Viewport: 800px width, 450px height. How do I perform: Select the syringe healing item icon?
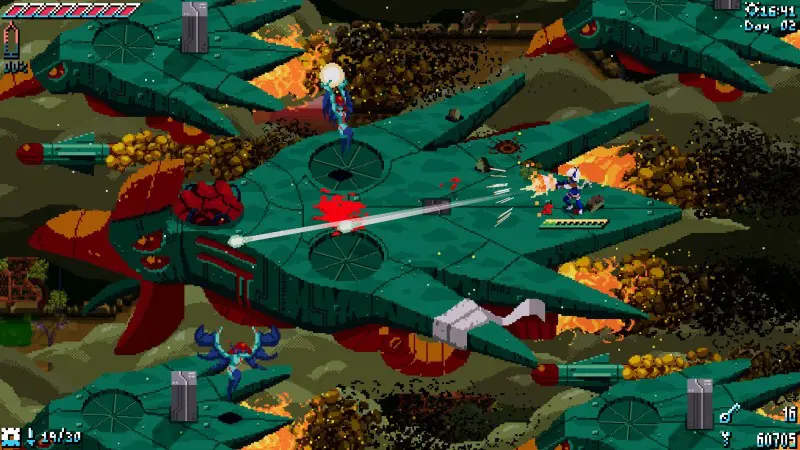click(12, 40)
